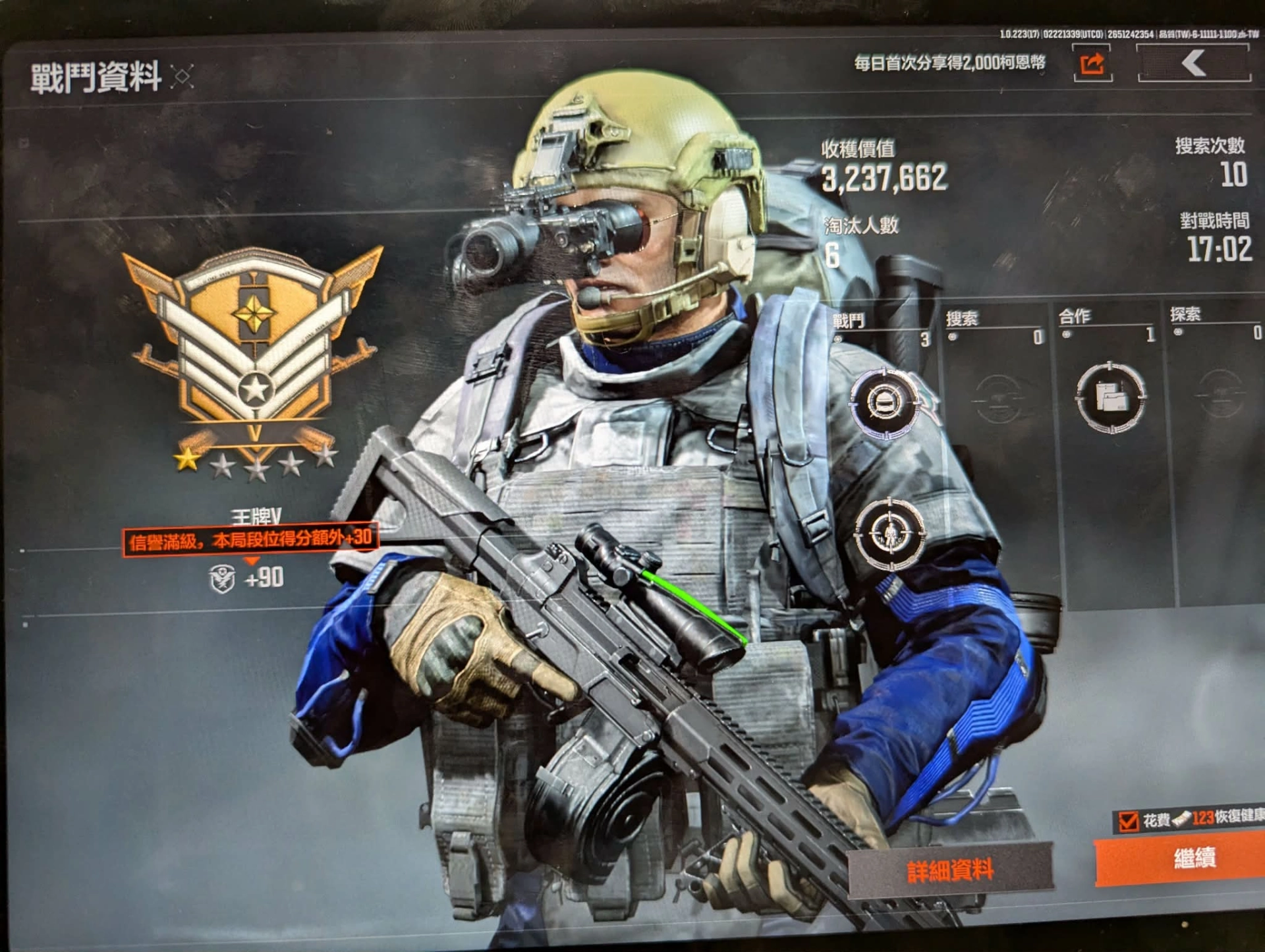
Task: Select the 戰鬥 combat medal icon
Action: tap(884, 403)
